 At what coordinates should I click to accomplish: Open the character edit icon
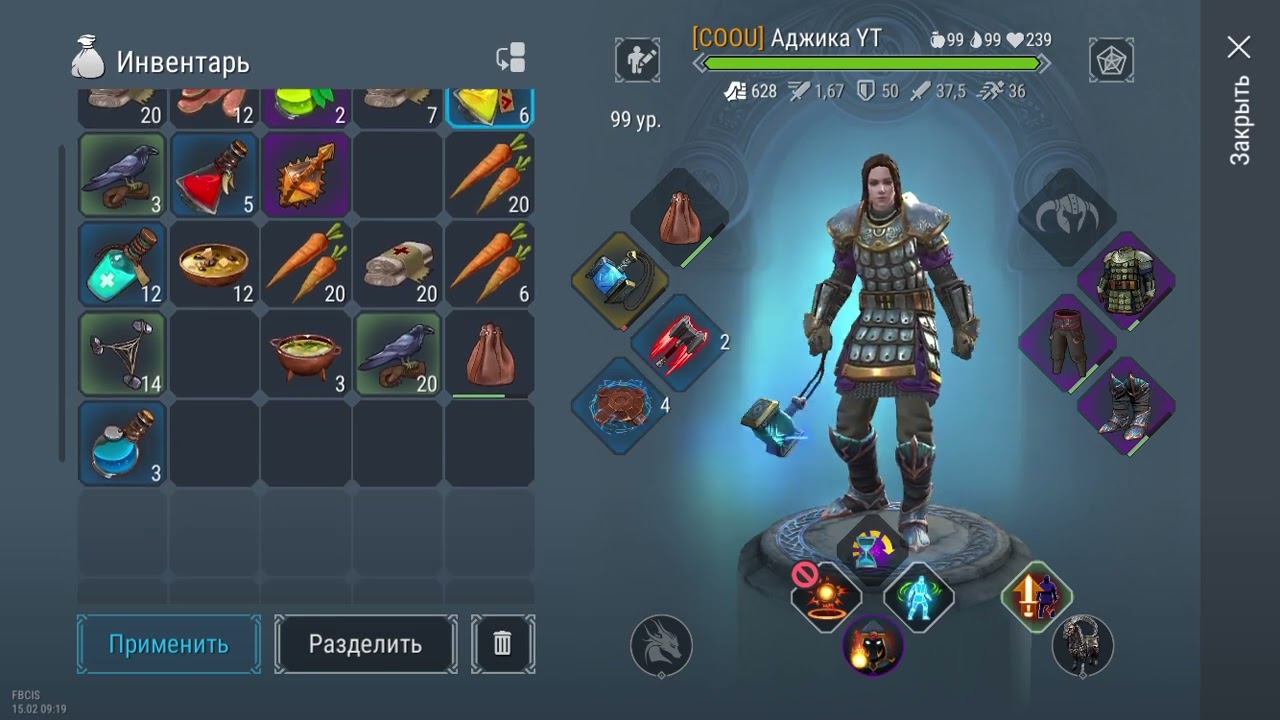[637, 60]
